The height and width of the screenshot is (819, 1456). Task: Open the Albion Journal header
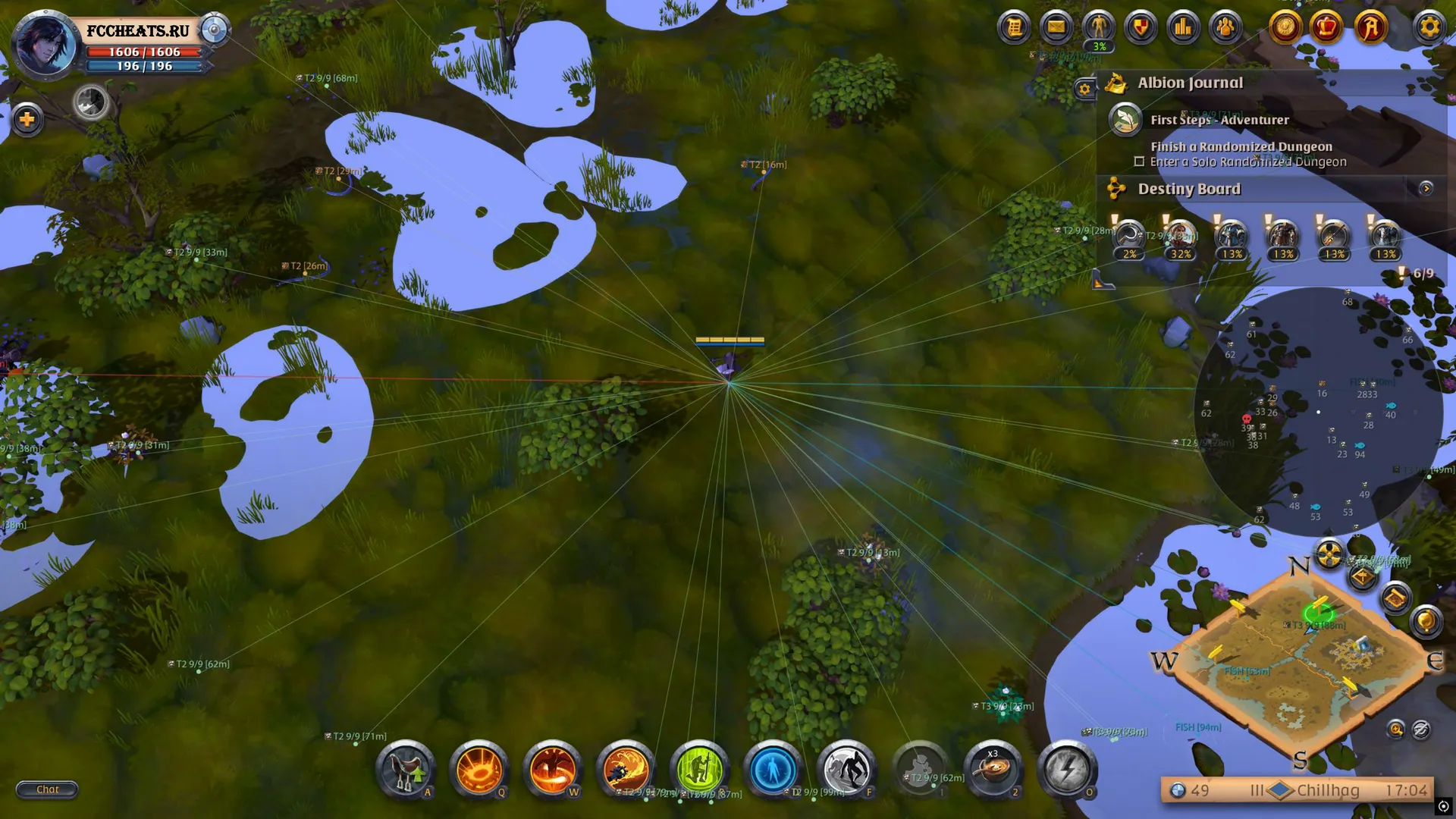(x=1190, y=83)
